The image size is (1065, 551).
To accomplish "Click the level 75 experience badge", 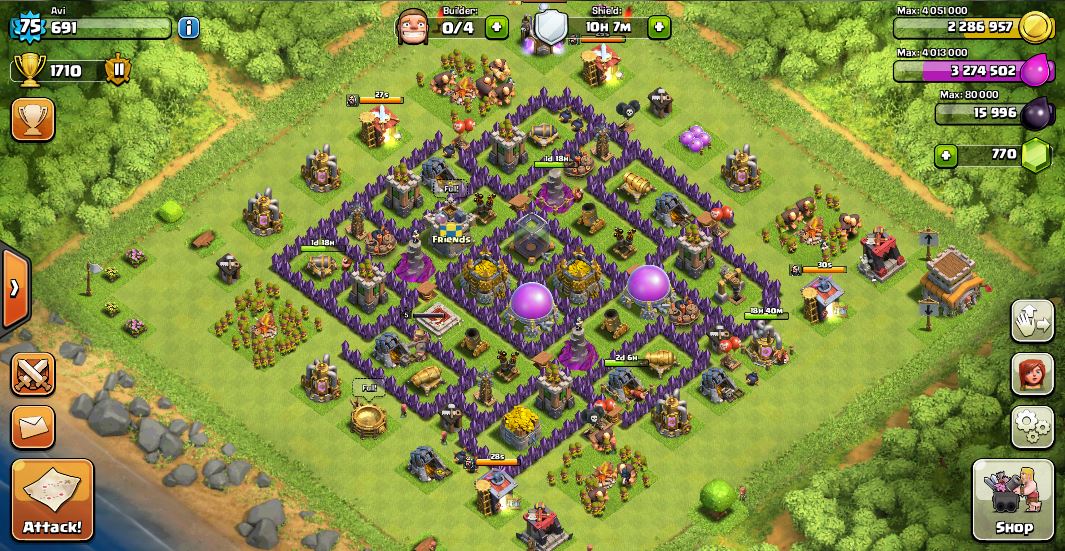I will click(x=28, y=27).
